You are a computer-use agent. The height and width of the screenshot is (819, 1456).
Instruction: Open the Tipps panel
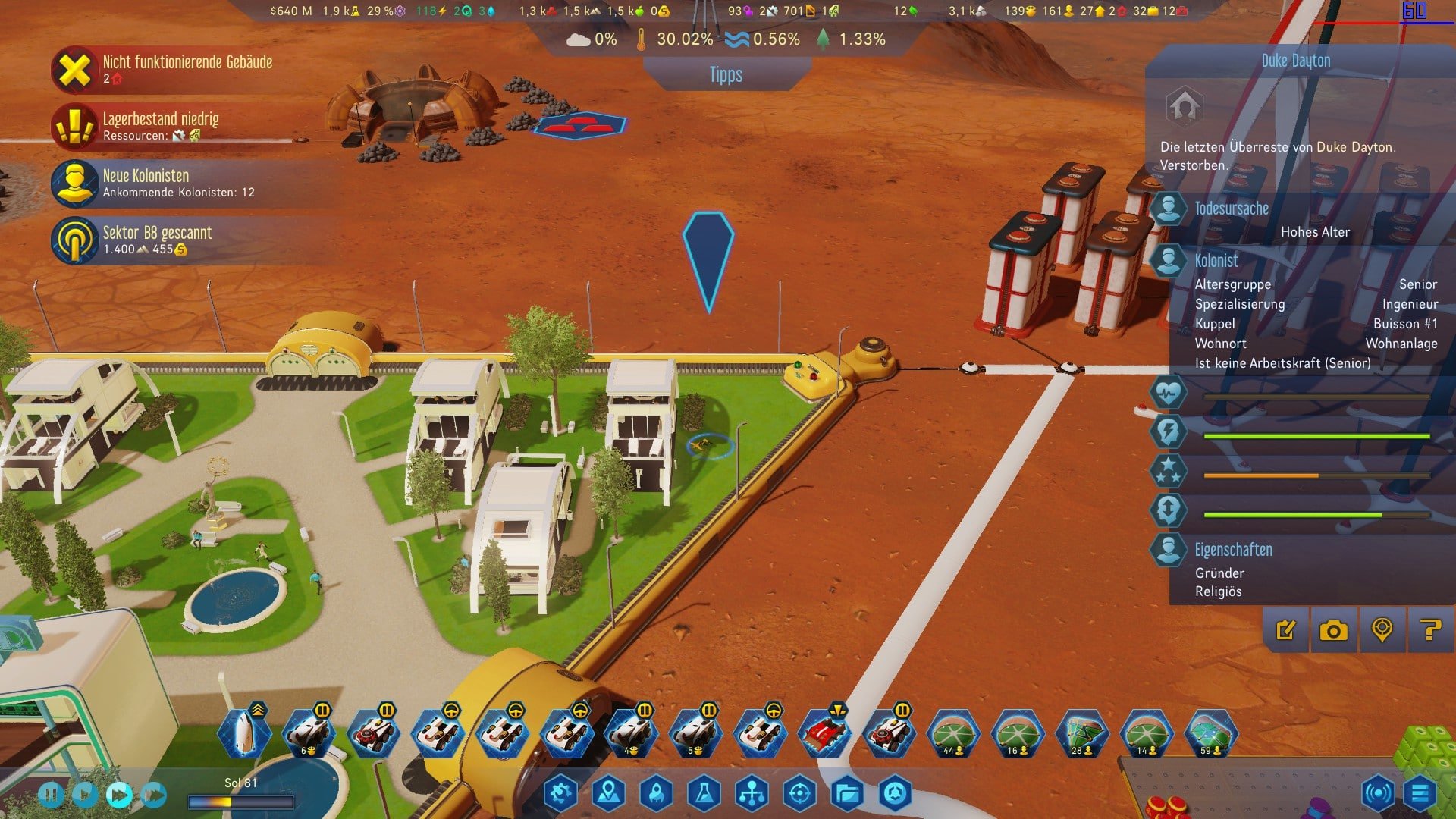726,74
